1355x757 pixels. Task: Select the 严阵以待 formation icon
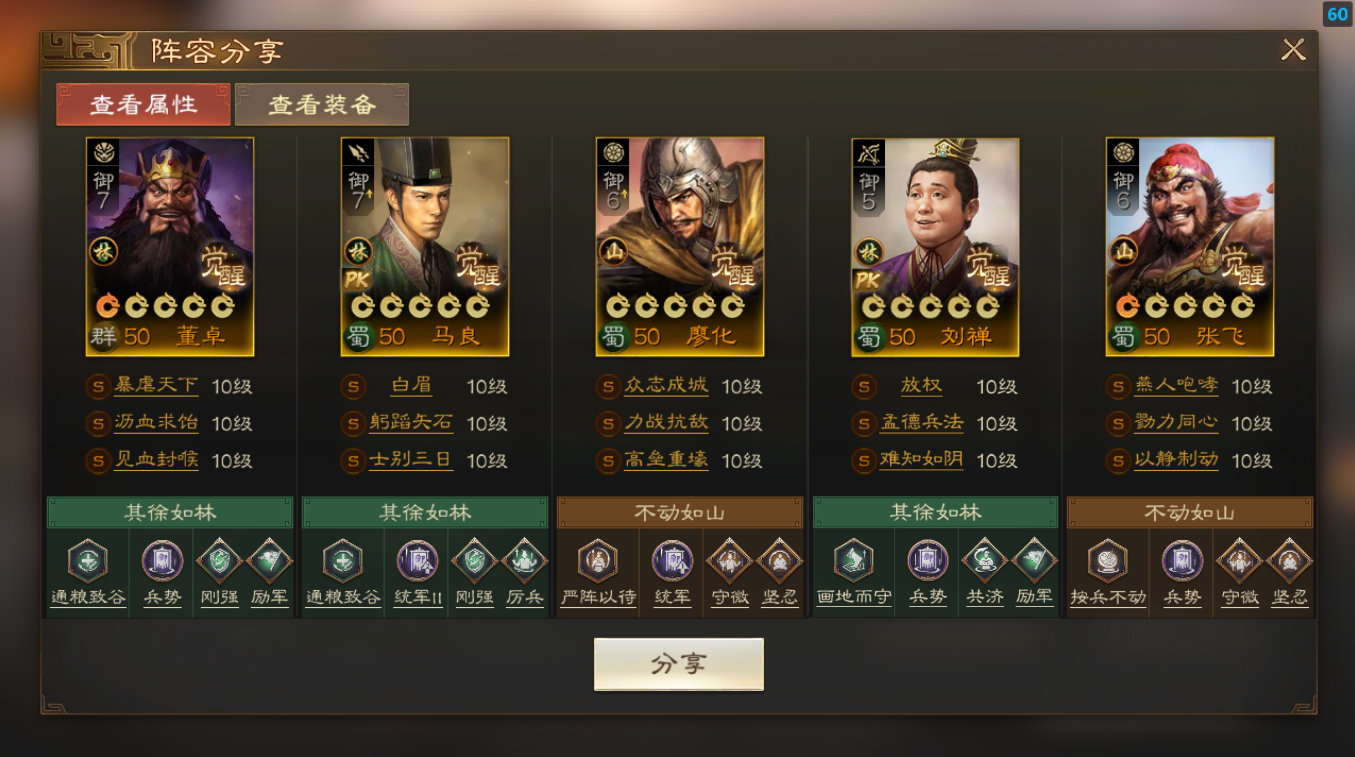[x=598, y=561]
